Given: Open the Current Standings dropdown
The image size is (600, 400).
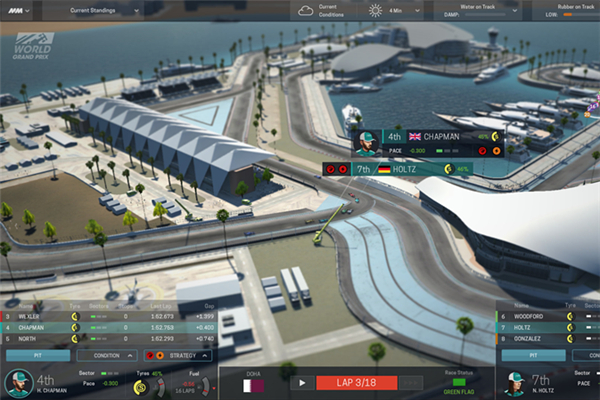Looking at the screenshot, I should pyautogui.click(x=105, y=11).
